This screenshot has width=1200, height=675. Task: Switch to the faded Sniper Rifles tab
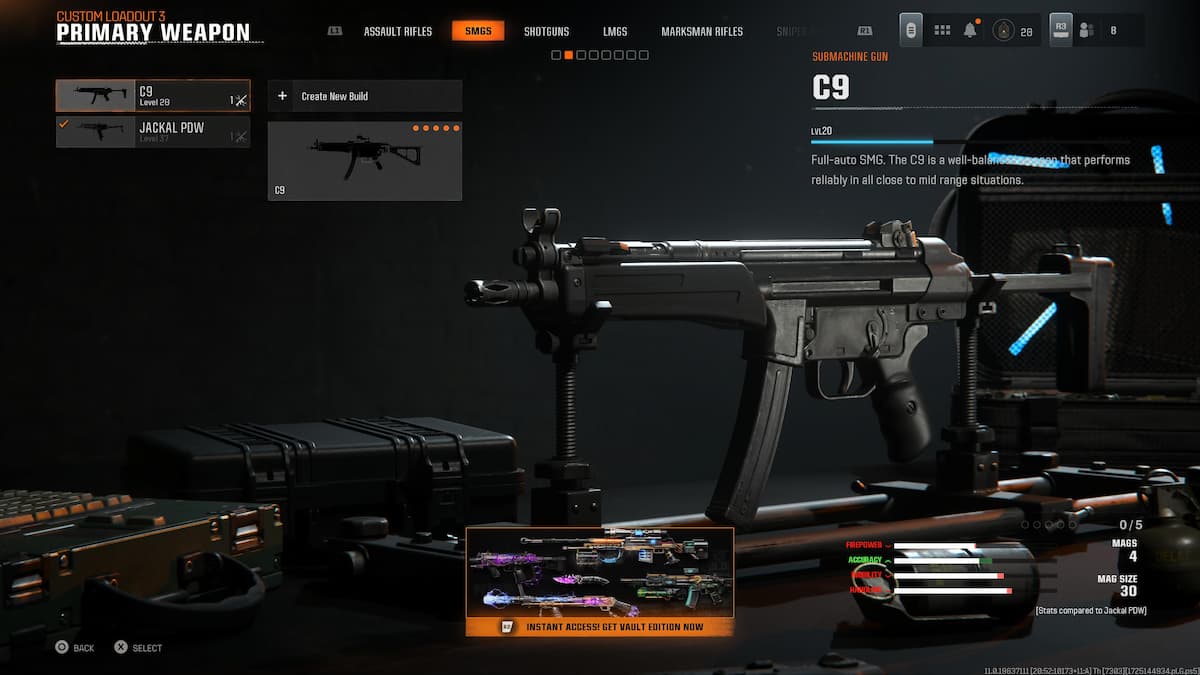point(792,31)
